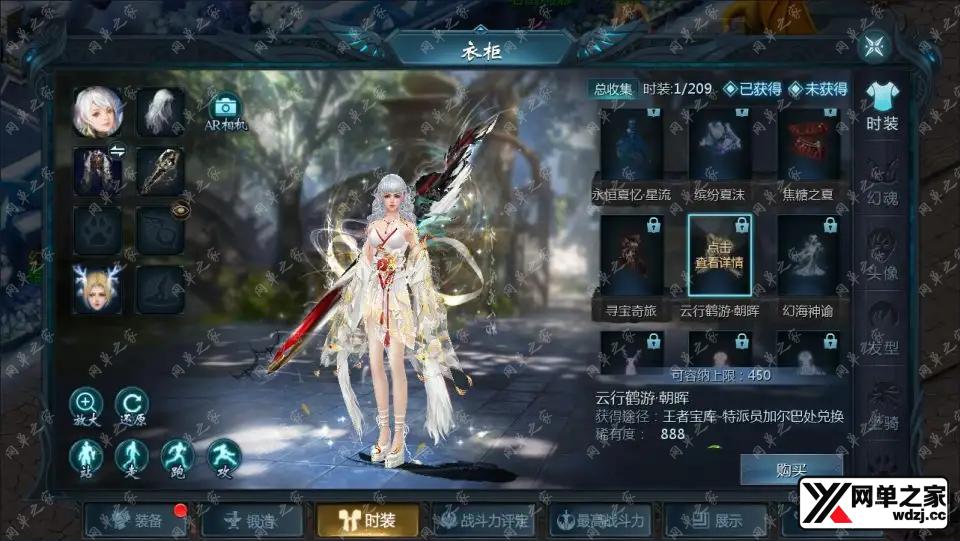Play the 攻 attack animation
The height and width of the screenshot is (541, 960).
pos(224,458)
